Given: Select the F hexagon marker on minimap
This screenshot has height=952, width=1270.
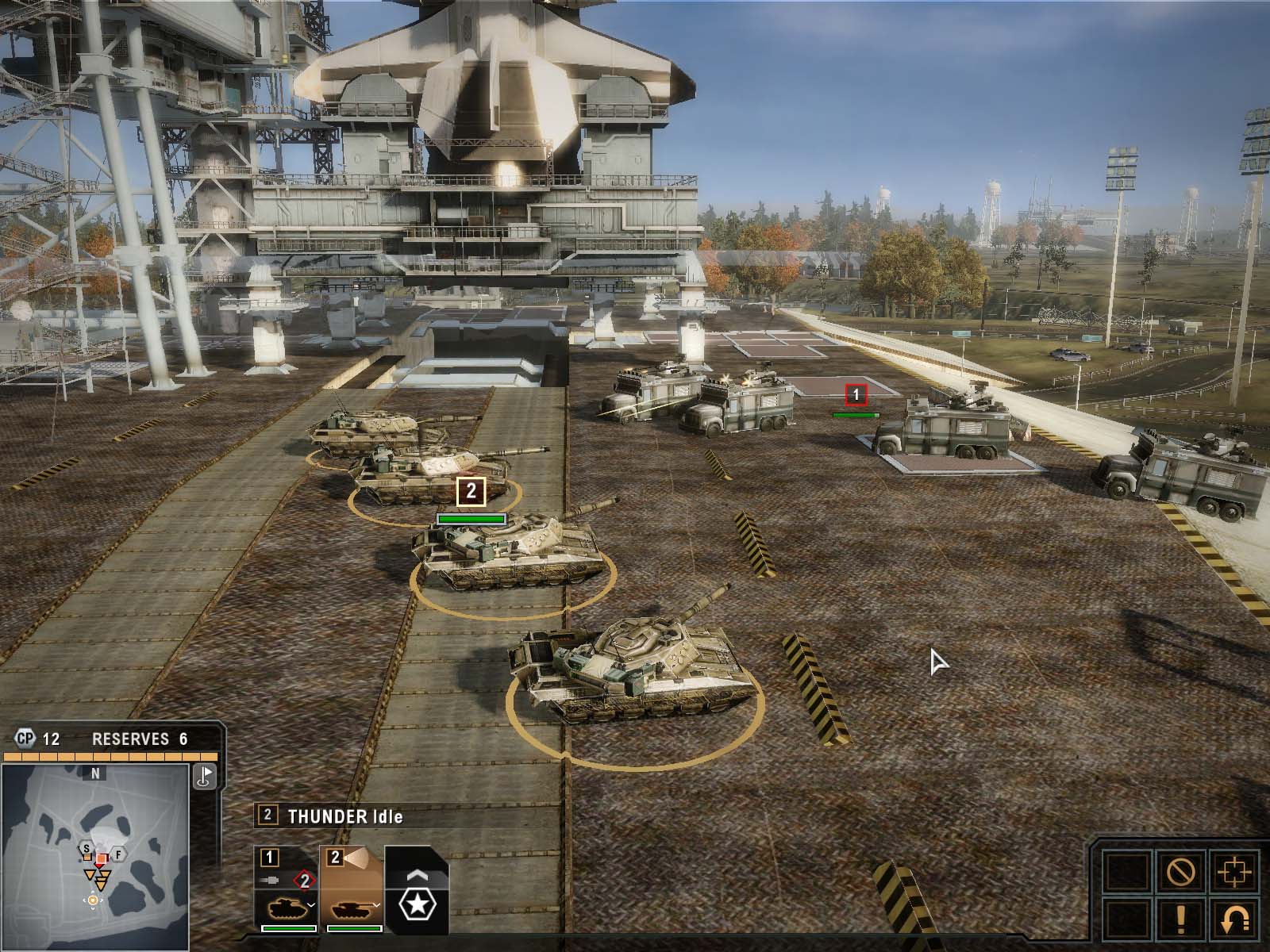Looking at the screenshot, I should coord(117,854).
